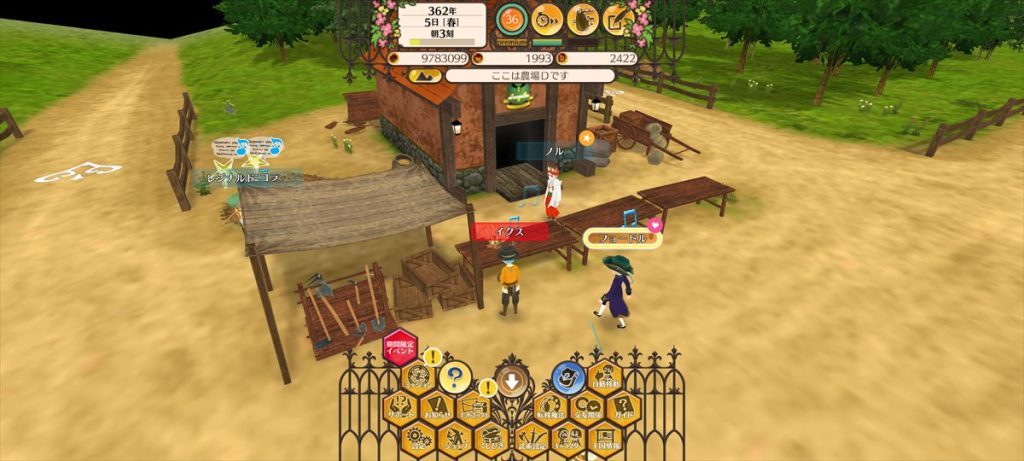1024x461 pixels.
Task: View the お知らせ notices hexagon
Action: [x=437, y=406]
